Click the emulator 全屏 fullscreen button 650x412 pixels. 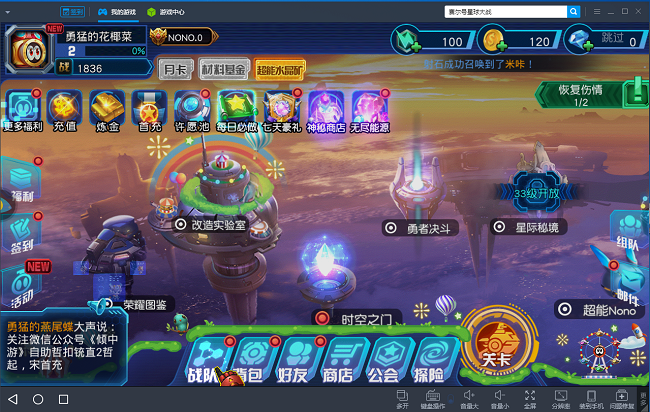tap(531, 400)
